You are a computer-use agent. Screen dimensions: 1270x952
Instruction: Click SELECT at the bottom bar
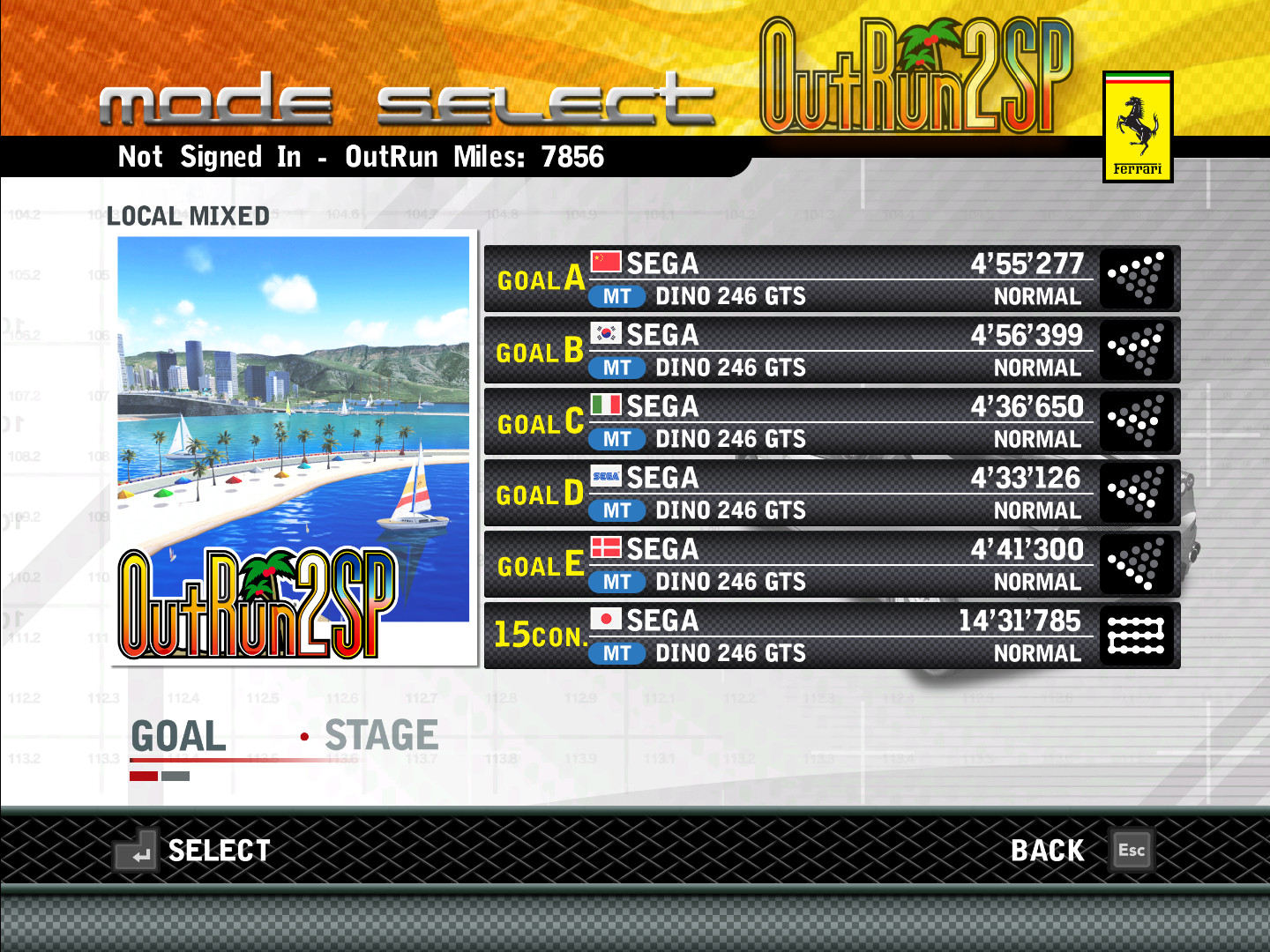click(219, 850)
